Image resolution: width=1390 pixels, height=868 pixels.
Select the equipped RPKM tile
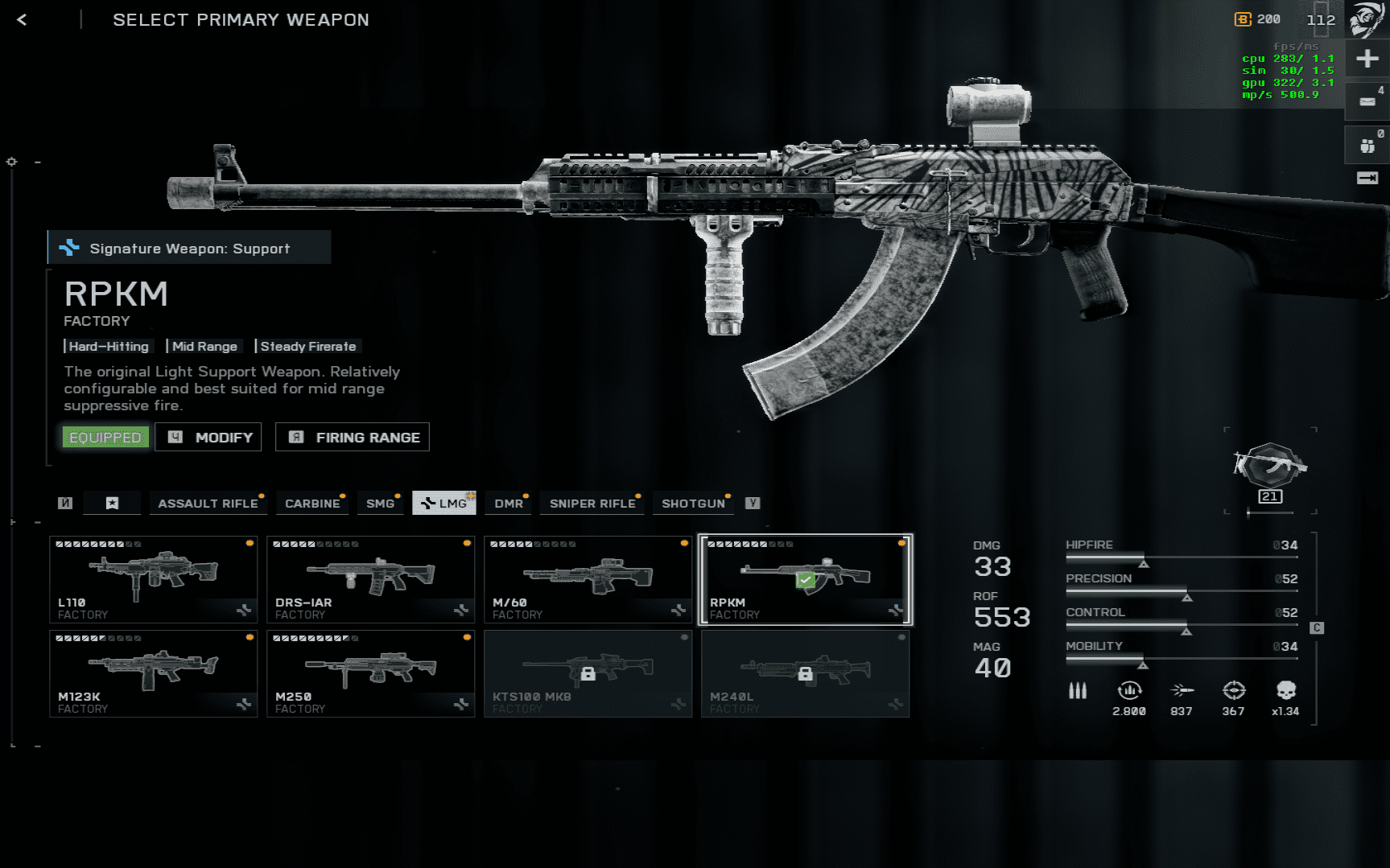(806, 579)
